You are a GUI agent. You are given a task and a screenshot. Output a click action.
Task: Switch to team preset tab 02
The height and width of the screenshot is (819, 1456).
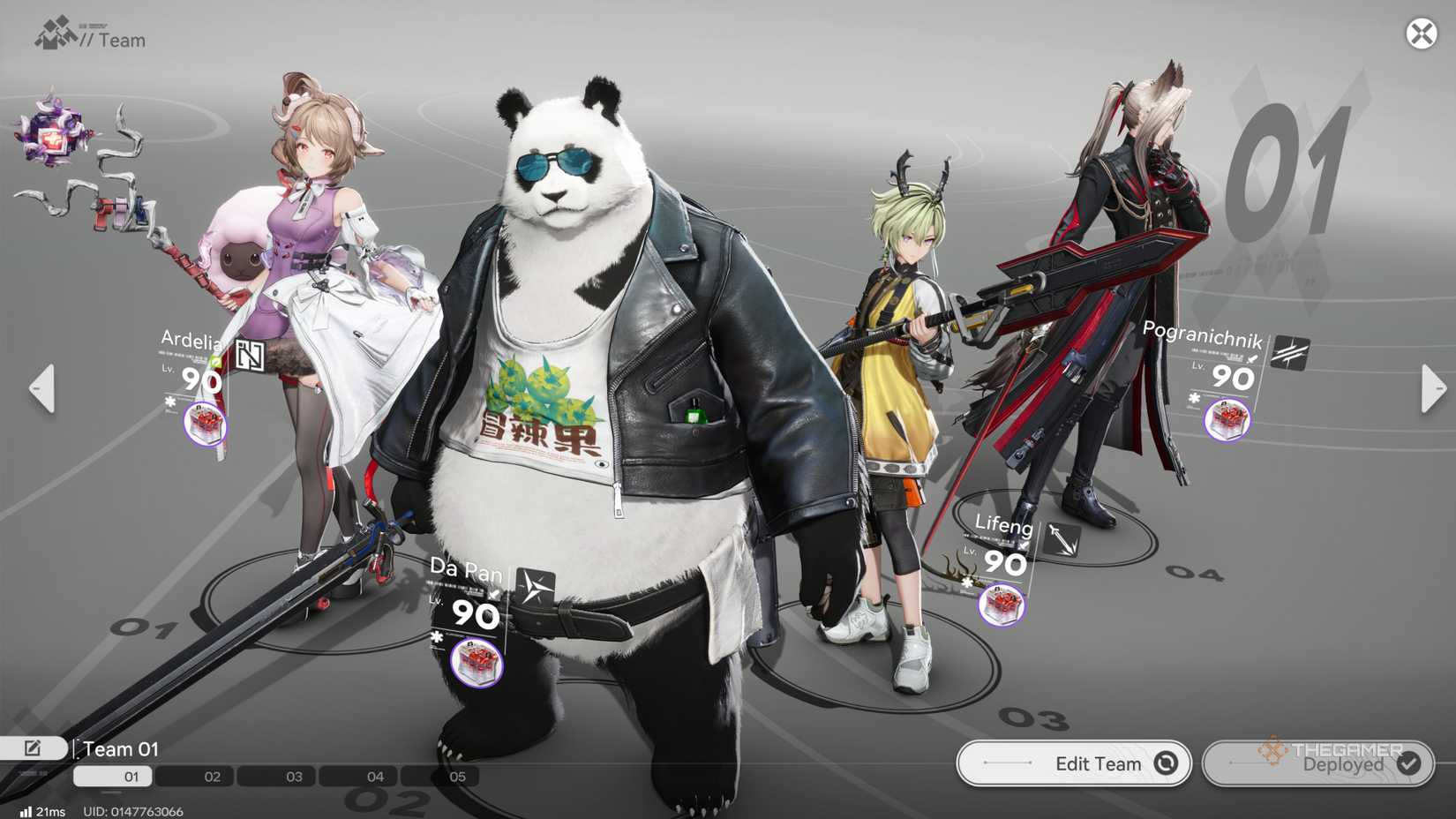coord(211,777)
